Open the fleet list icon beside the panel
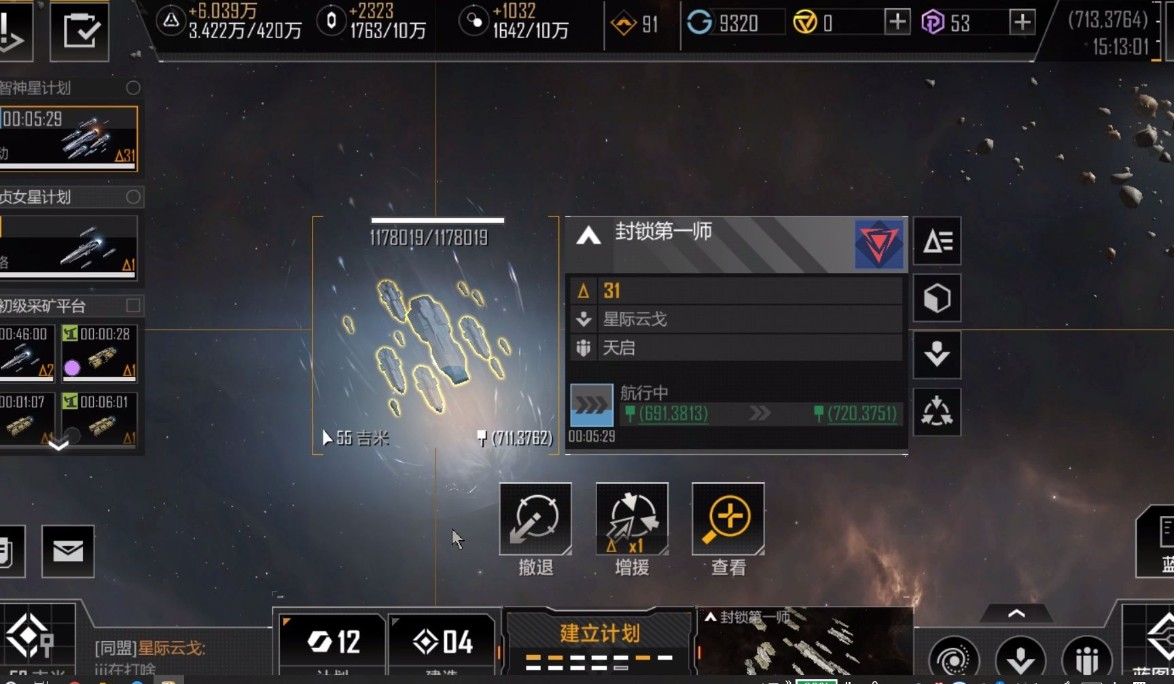 point(937,241)
